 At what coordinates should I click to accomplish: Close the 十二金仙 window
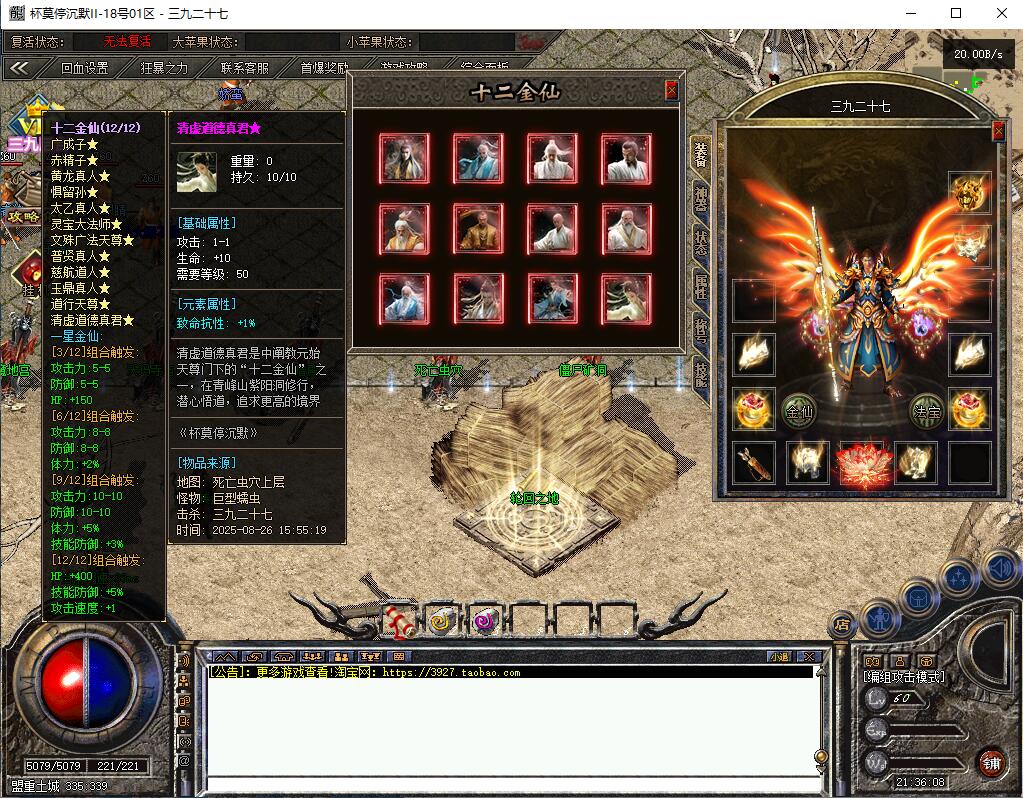[x=671, y=90]
